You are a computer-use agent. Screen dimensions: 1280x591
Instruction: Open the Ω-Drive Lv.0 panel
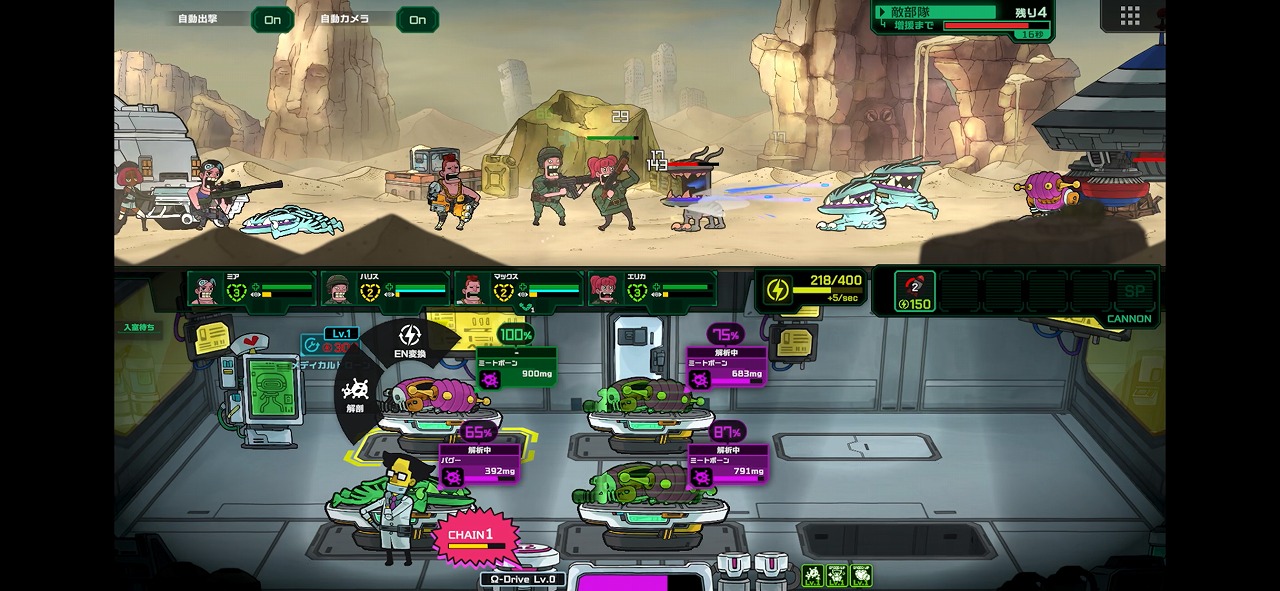coord(523,579)
